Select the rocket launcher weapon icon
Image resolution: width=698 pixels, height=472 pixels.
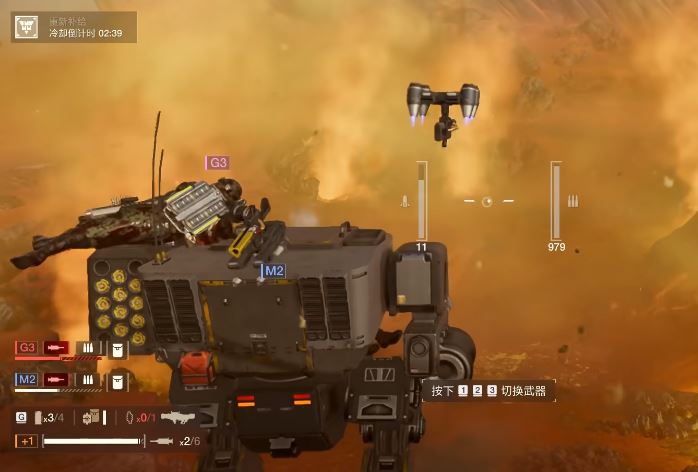coord(176,417)
